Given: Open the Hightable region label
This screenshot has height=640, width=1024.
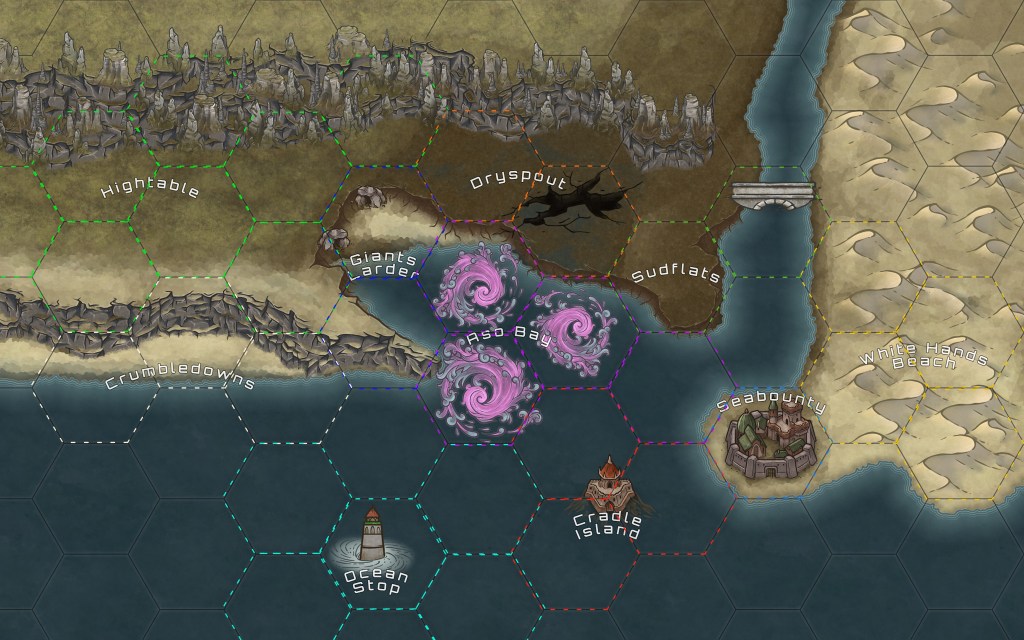Looking at the screenshot, I should 151,189.
